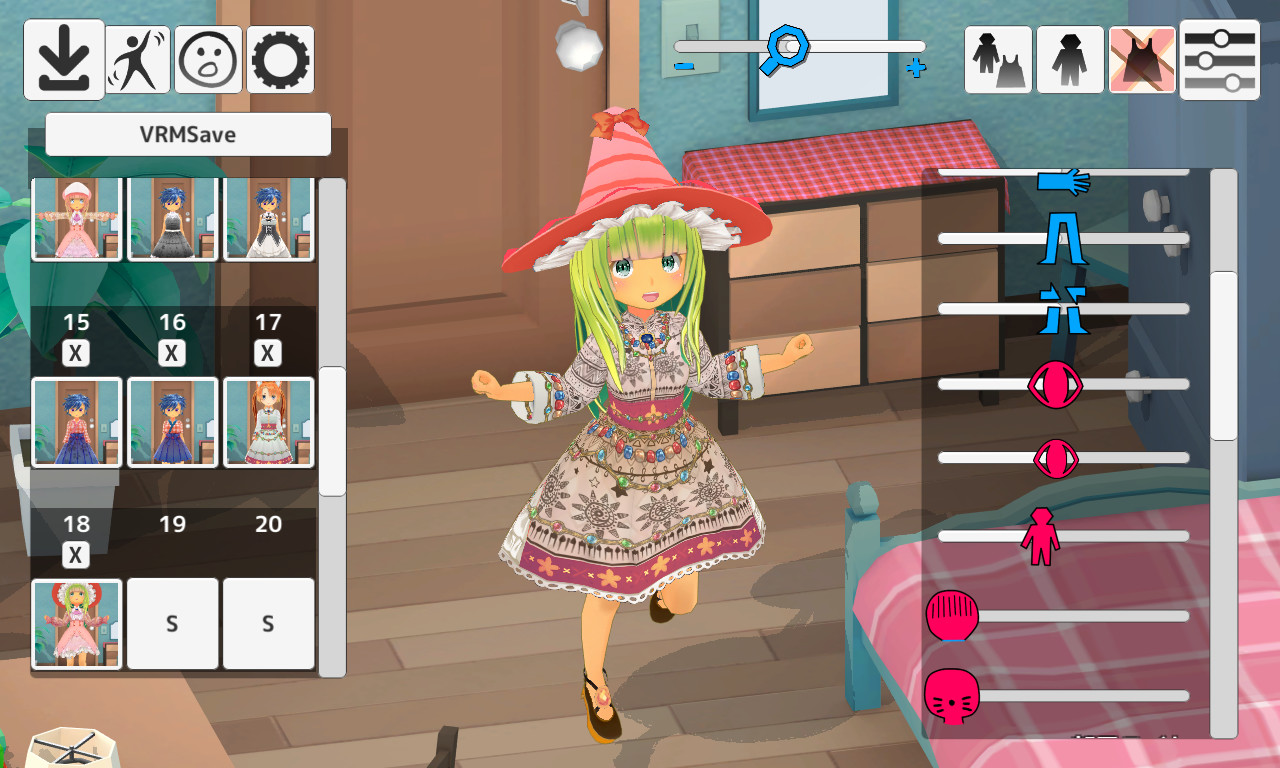Open the body adjustment sliders panel icon
This screenshot has height=768, width=1280.
[x=1218, y=59]
